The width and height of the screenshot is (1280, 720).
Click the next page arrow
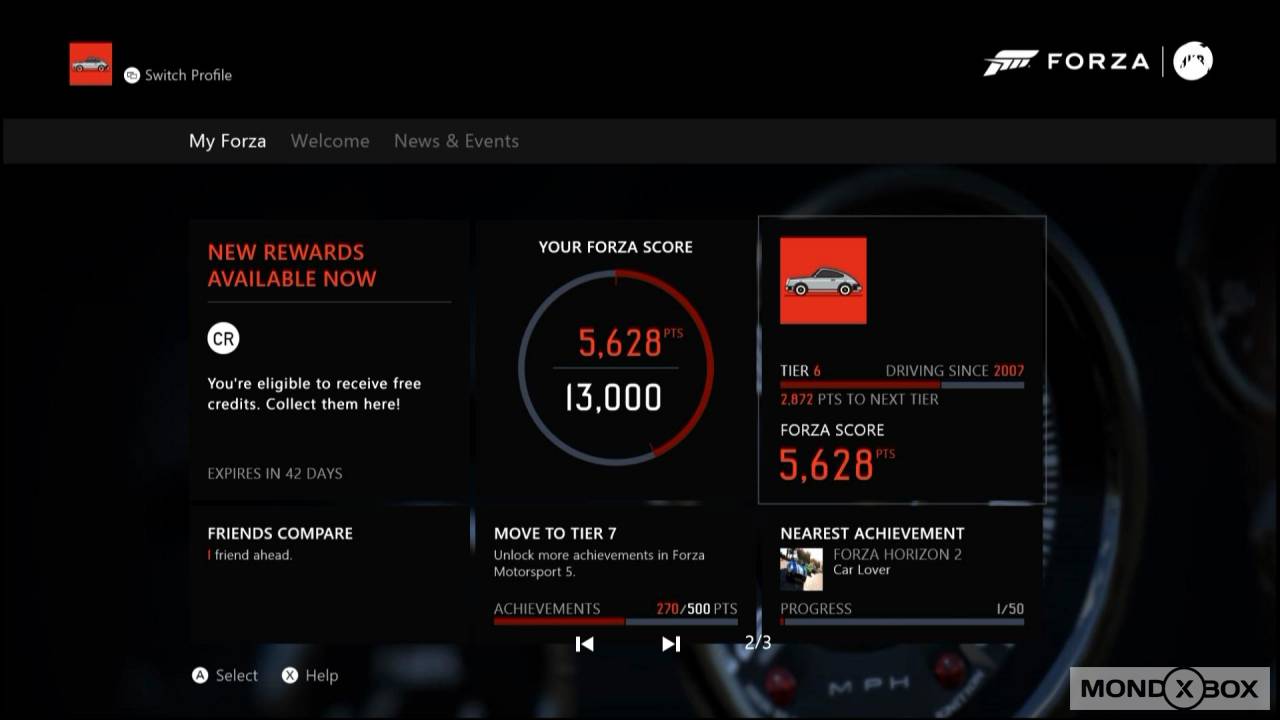(670, 644)
